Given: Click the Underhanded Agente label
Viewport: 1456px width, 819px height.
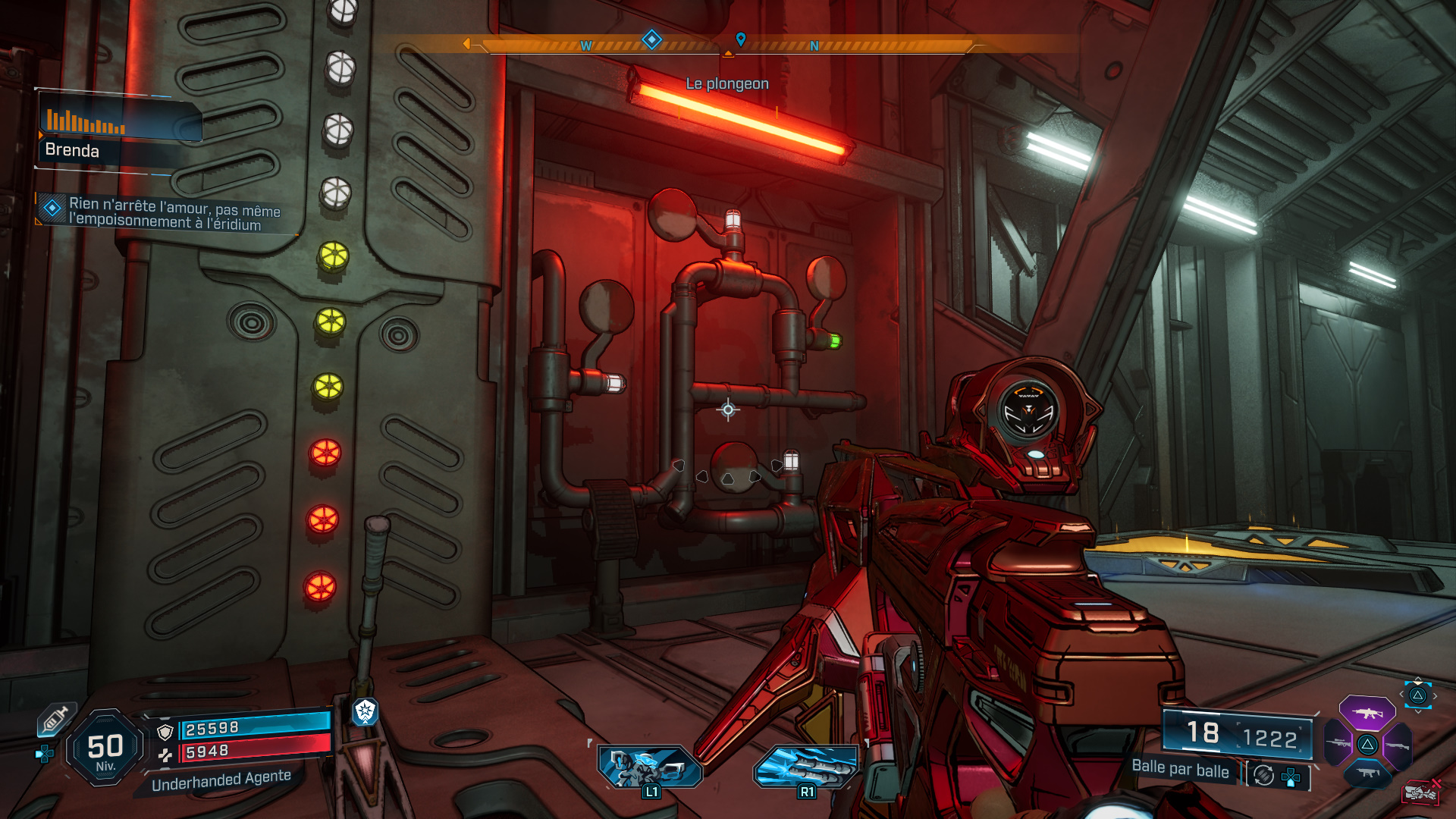Looking at the screenshot, I should coord(221,780).
